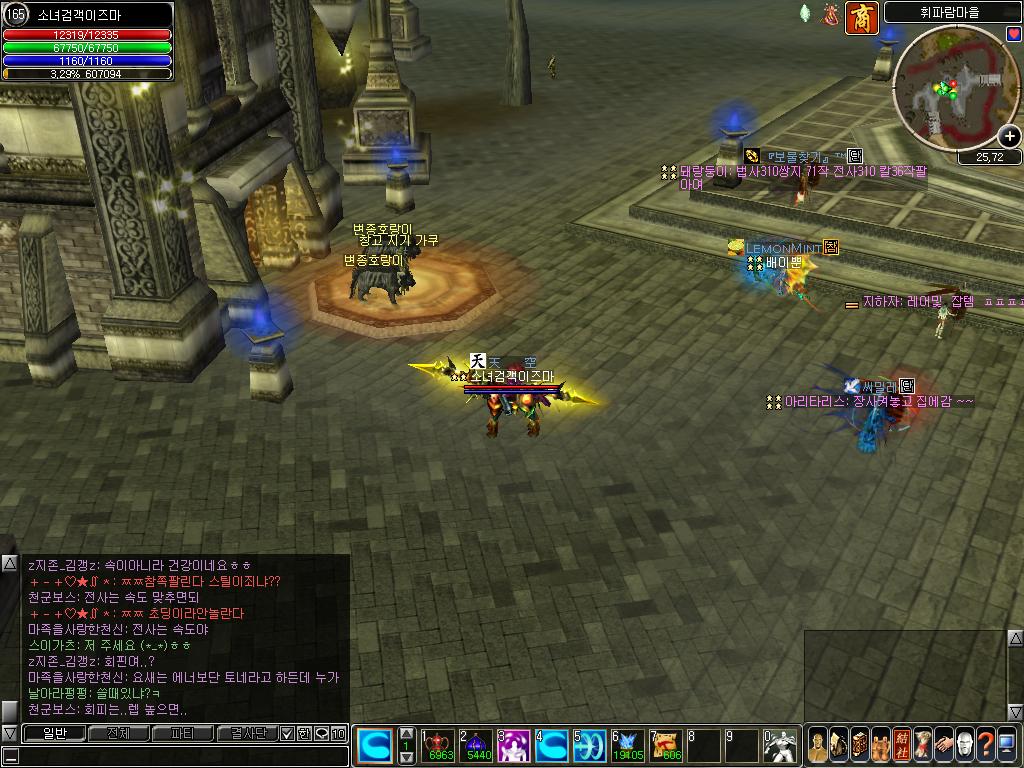1024x768 pixels.
Task: Zoom the minimap with the plus button
Action: (1011, 138)
